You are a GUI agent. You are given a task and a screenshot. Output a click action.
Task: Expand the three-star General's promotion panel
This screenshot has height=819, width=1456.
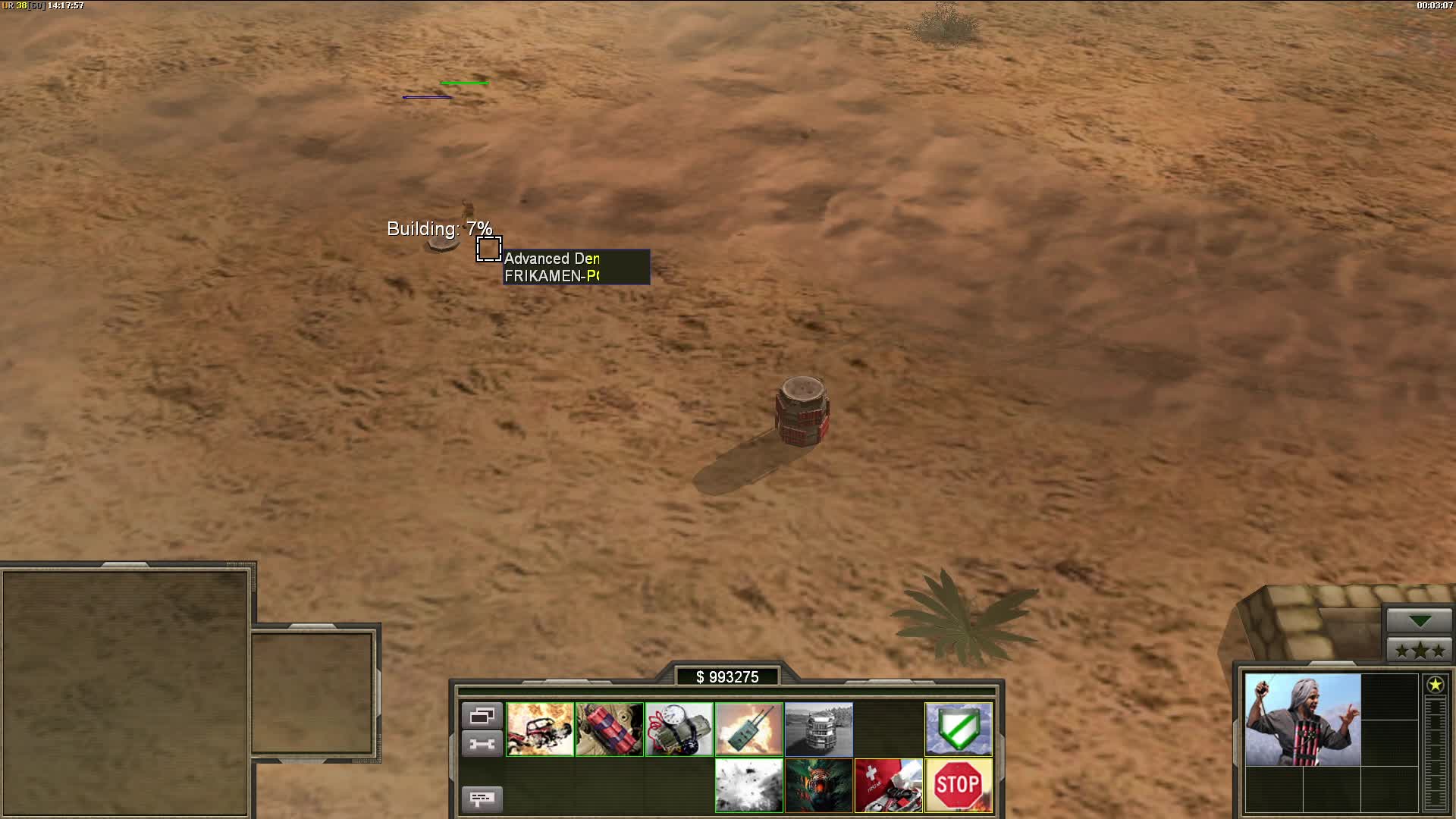tap(1419, 649)
